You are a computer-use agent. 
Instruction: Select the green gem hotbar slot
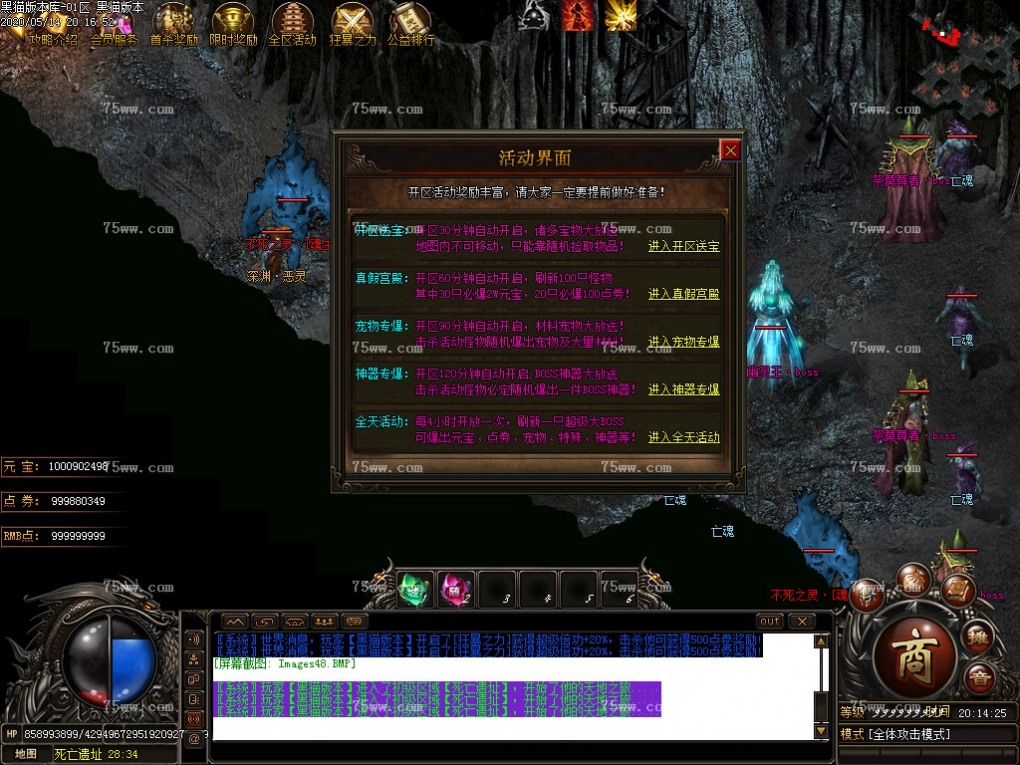point(415,588)
